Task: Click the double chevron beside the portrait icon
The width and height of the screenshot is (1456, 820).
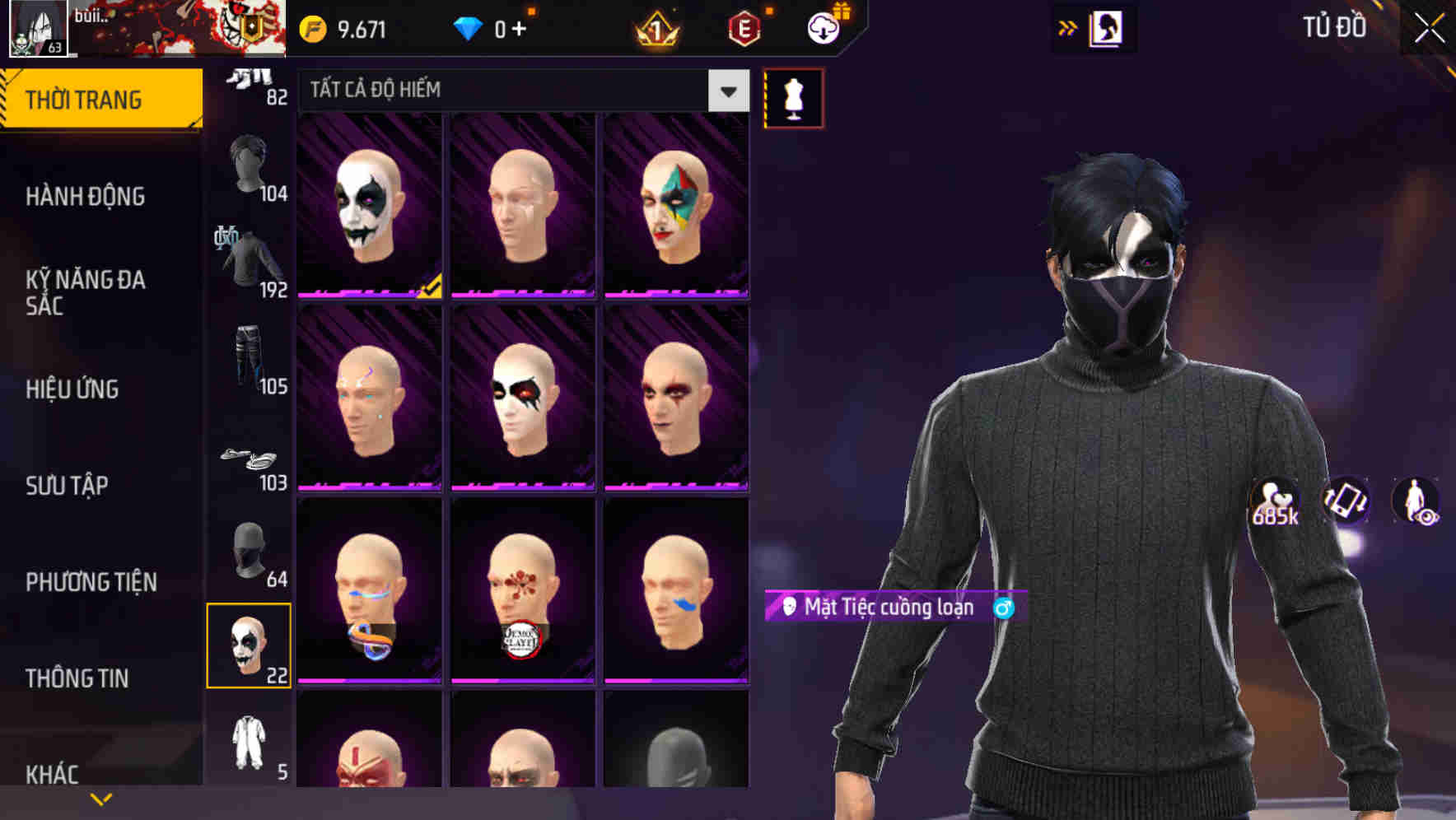Action: (x=1068, y=27)
